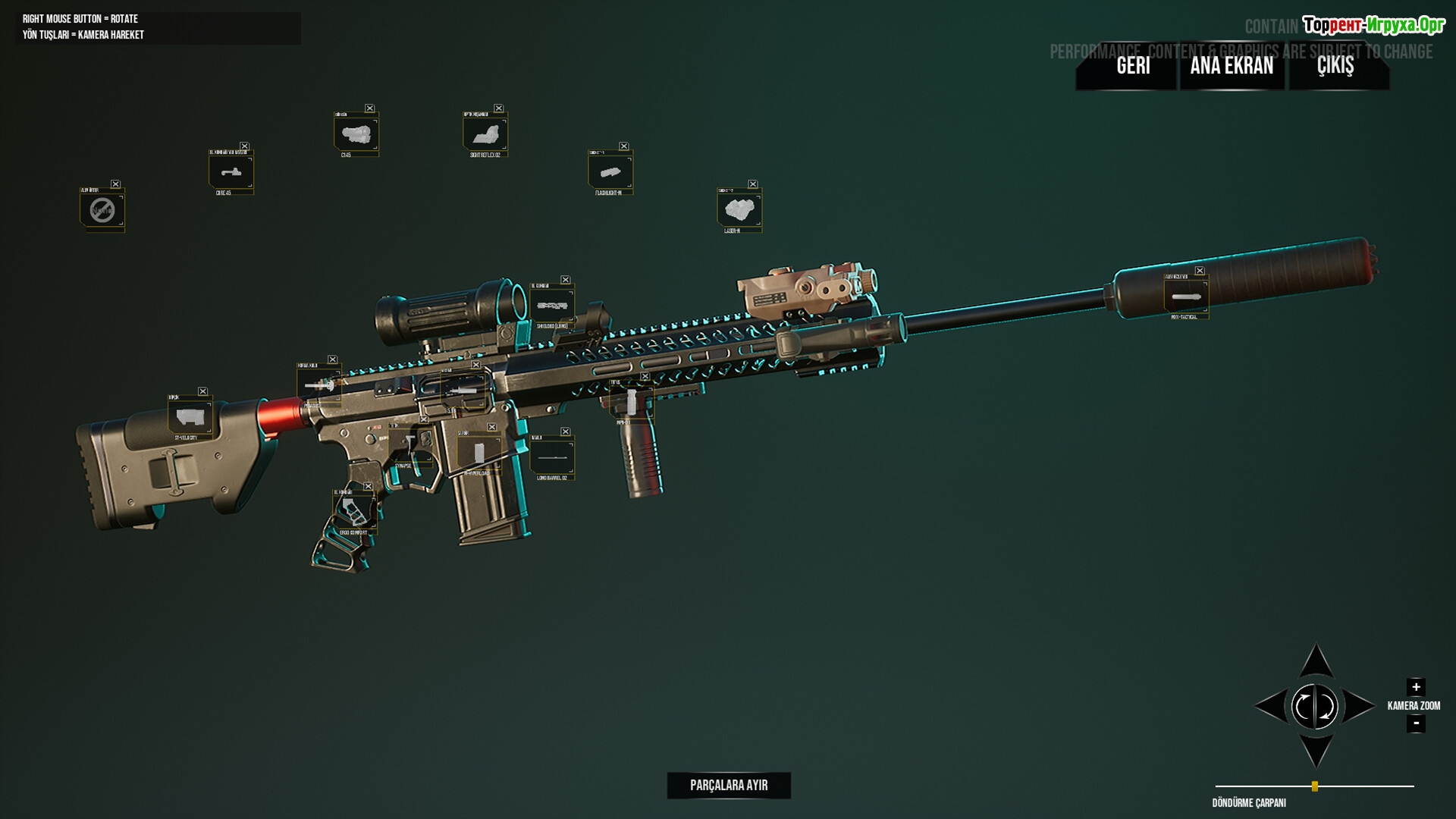This screenshot has height=819, width=1456.
Task: Adjust the Döndürme Çarpanı slider handle
Action: tap(1315, 786)
